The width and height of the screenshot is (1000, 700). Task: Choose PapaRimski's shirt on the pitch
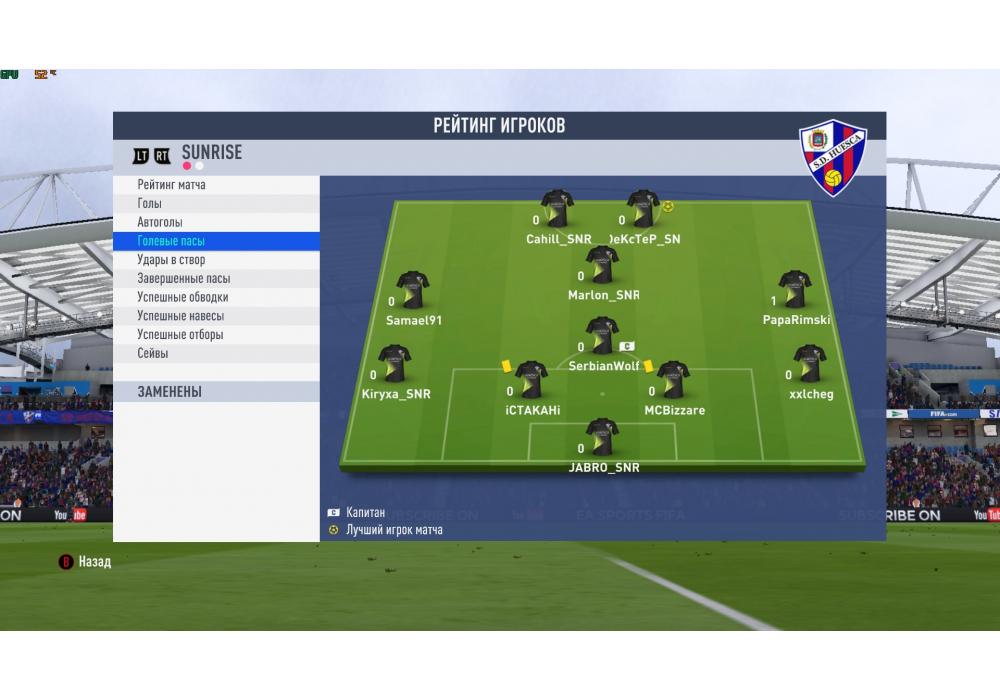tap(795, 290)
